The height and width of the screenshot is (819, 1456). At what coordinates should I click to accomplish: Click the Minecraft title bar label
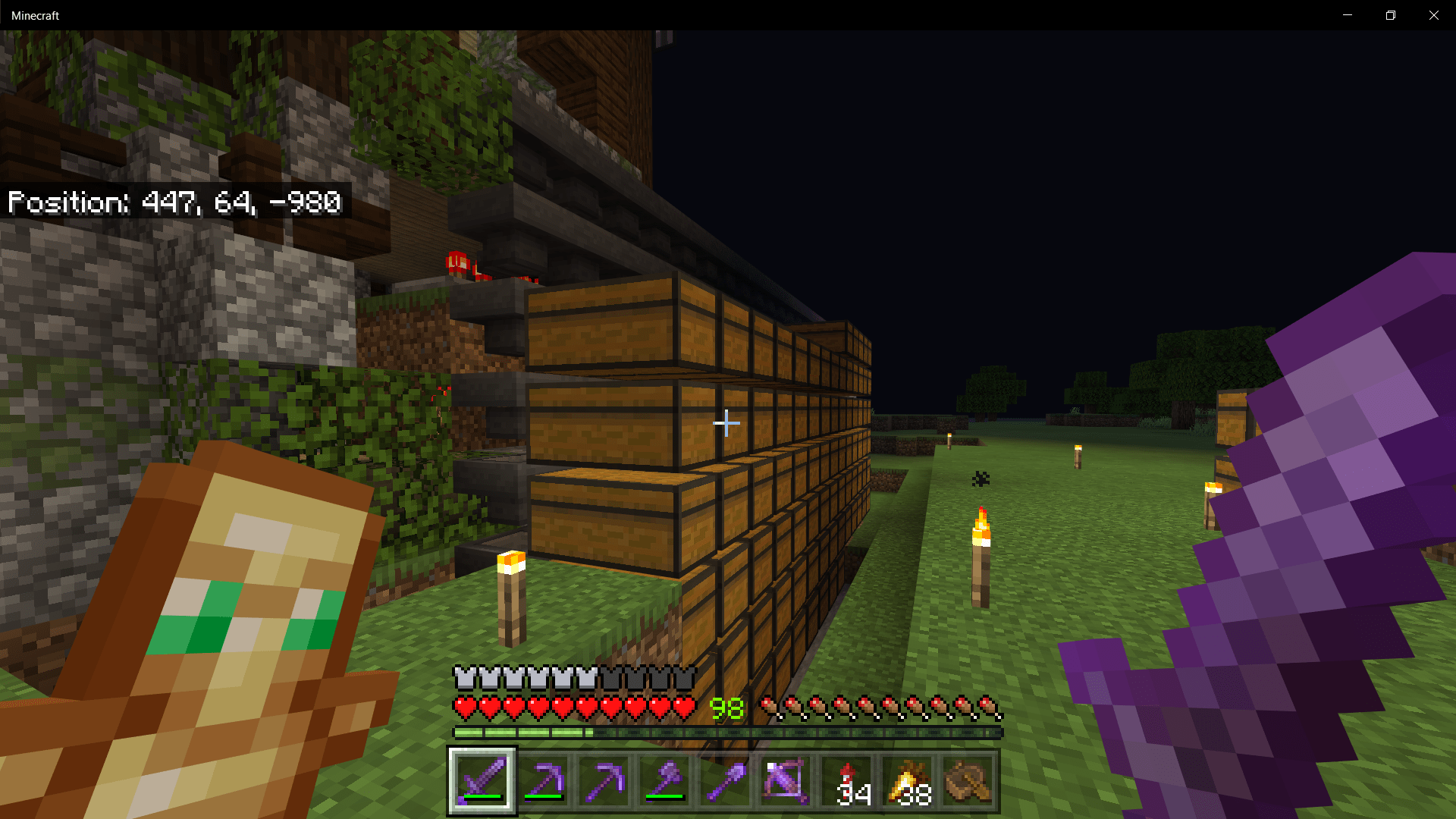35,14
